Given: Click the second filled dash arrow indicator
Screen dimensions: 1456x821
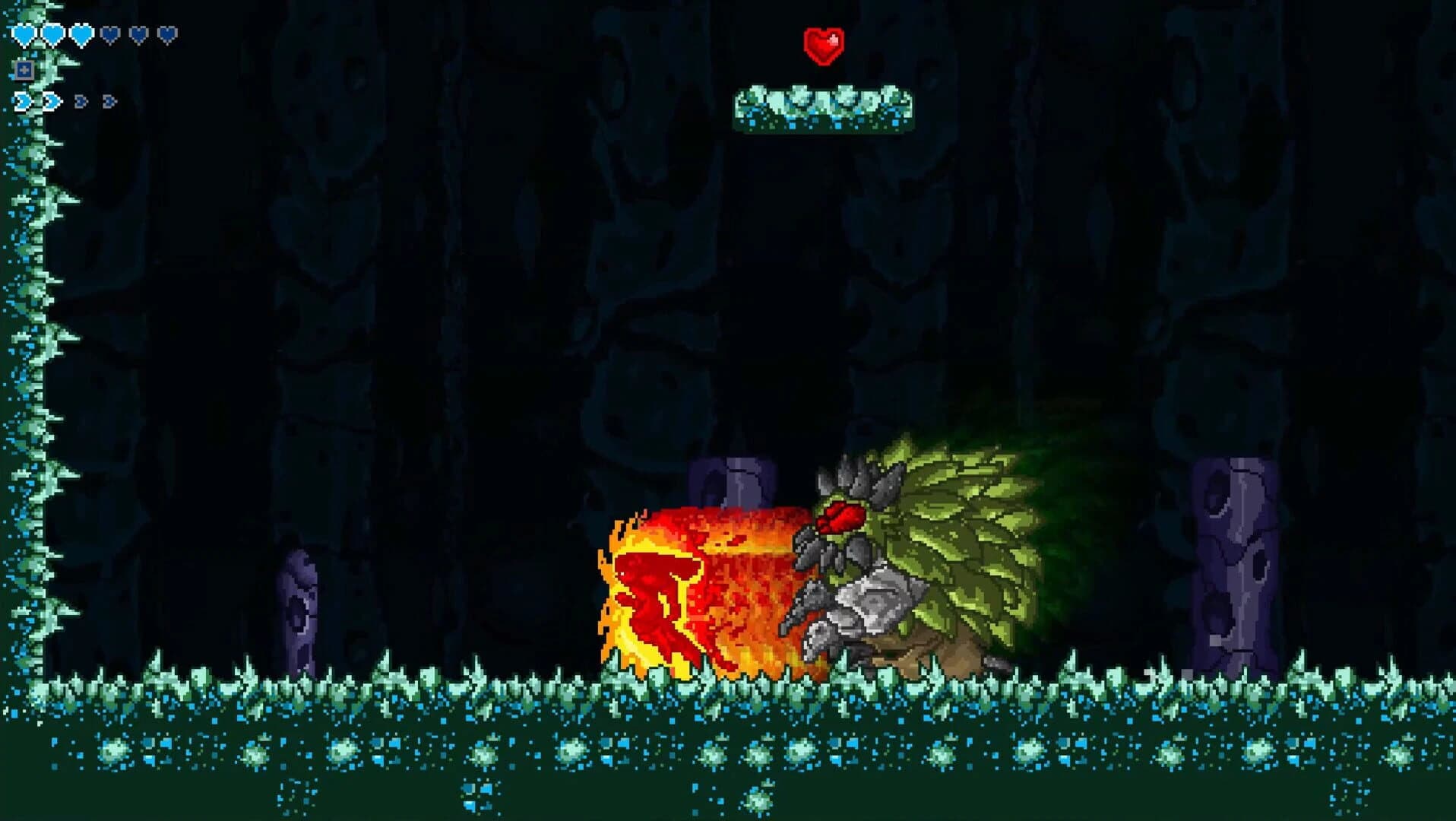Looking at the screenshot, I should (x=51, y=101).
